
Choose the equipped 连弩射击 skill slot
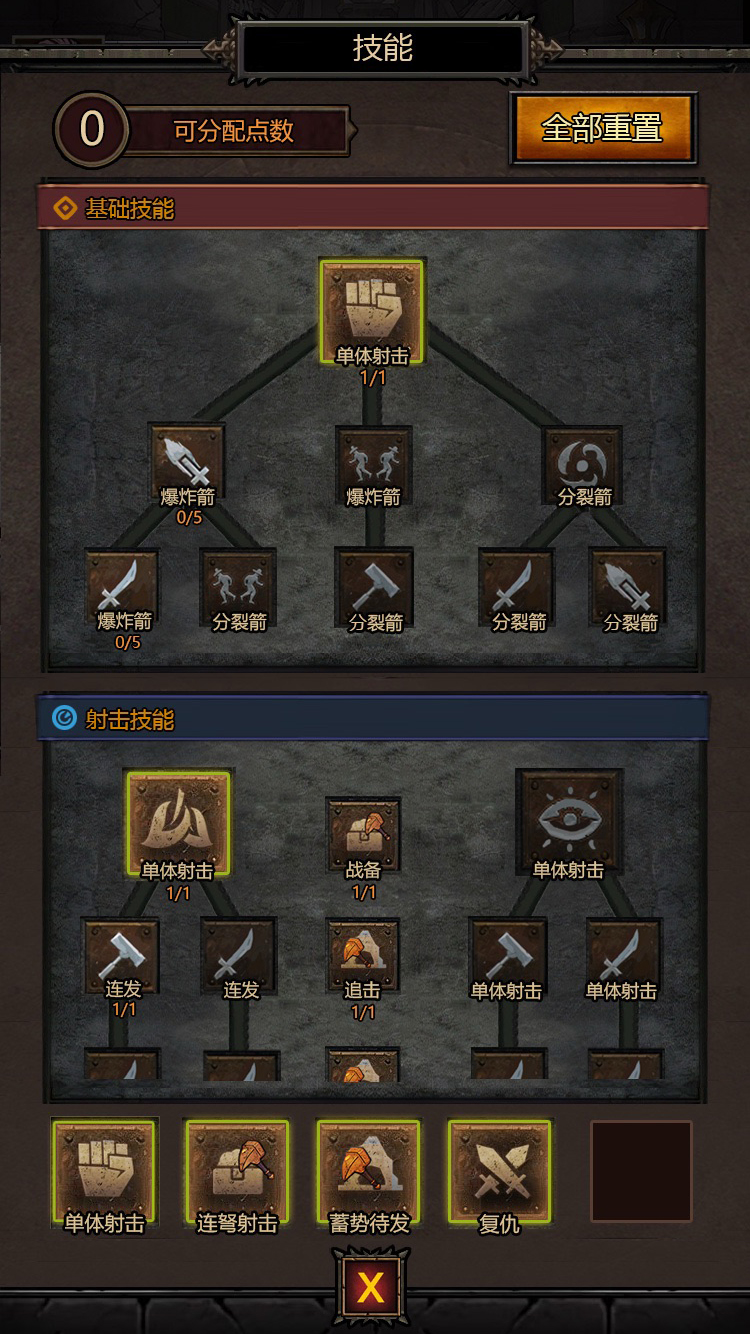[237, 1171]
